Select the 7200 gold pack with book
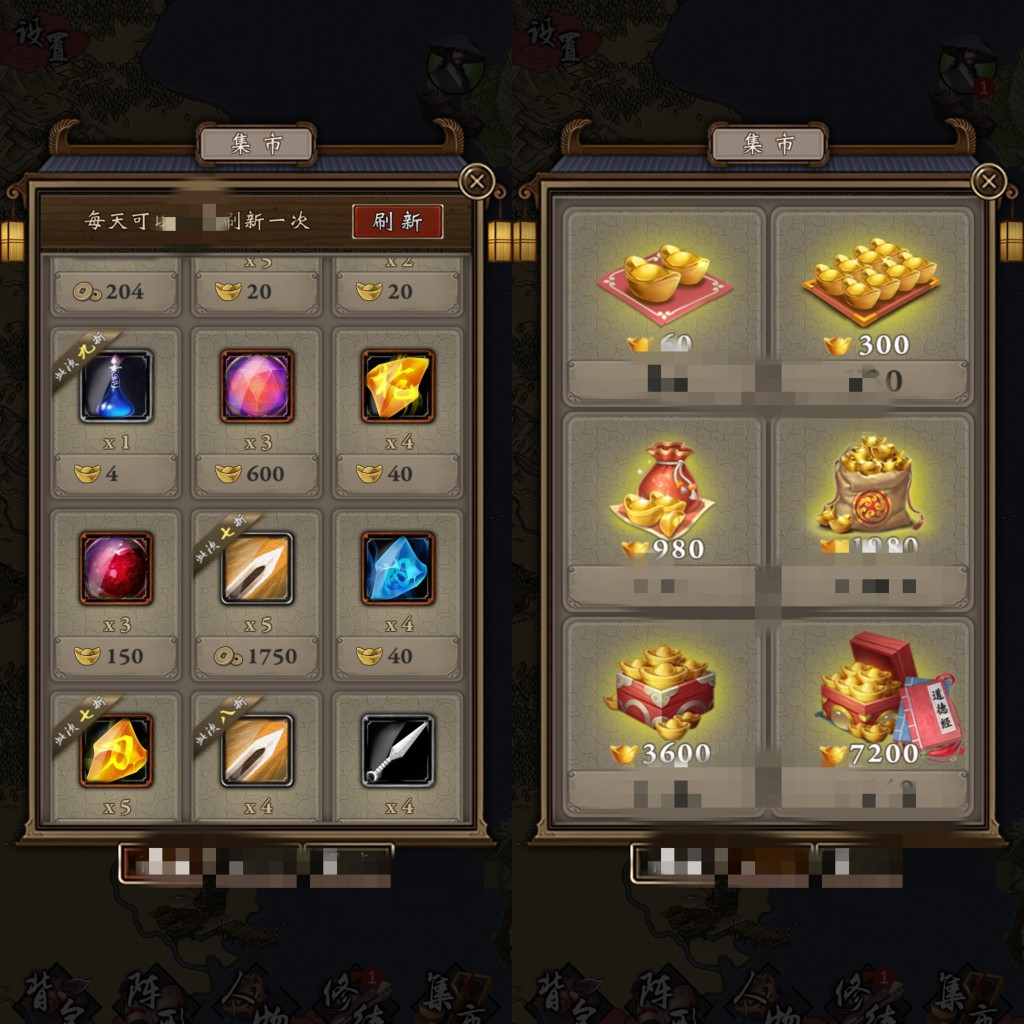The image size is (1024, 1024). [x=871, y=700]
